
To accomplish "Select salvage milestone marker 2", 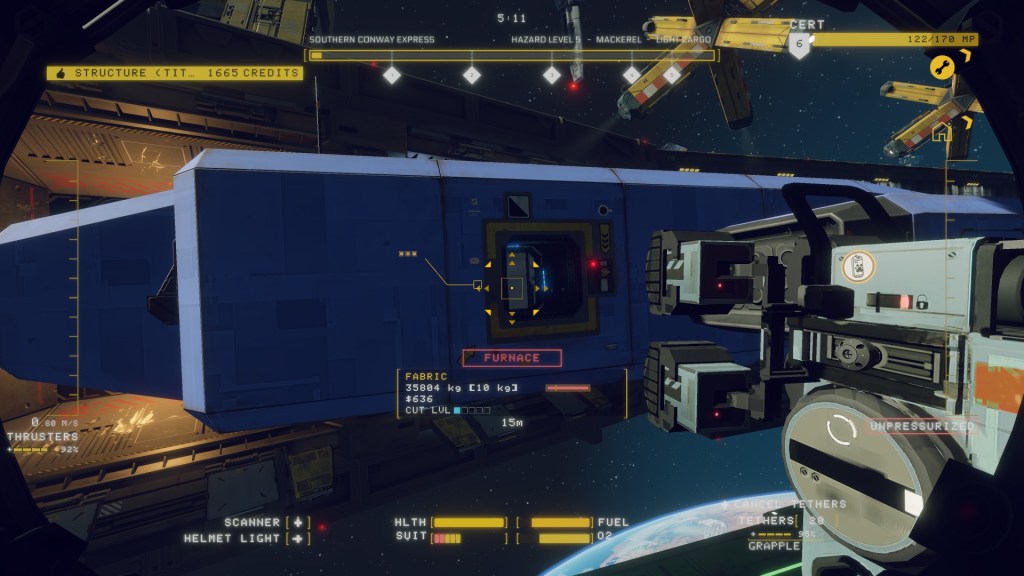I will click(472, 74).
